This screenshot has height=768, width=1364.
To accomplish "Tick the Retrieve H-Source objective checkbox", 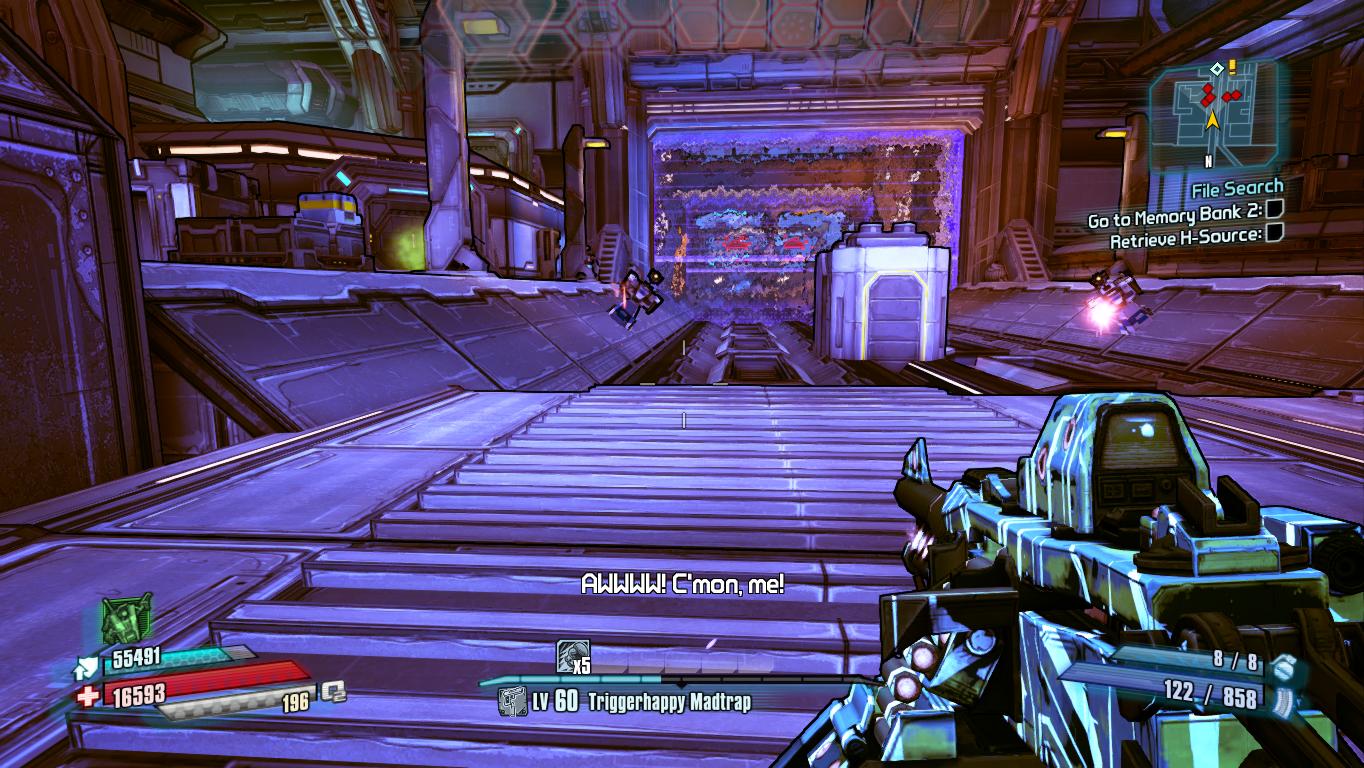I will (x=1274, y=233).
